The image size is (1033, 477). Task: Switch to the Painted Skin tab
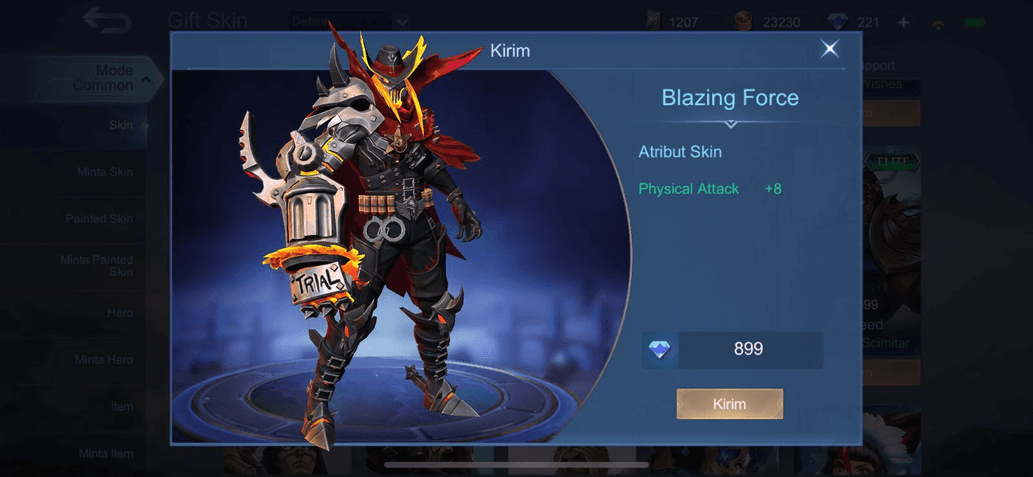[99, 219]
